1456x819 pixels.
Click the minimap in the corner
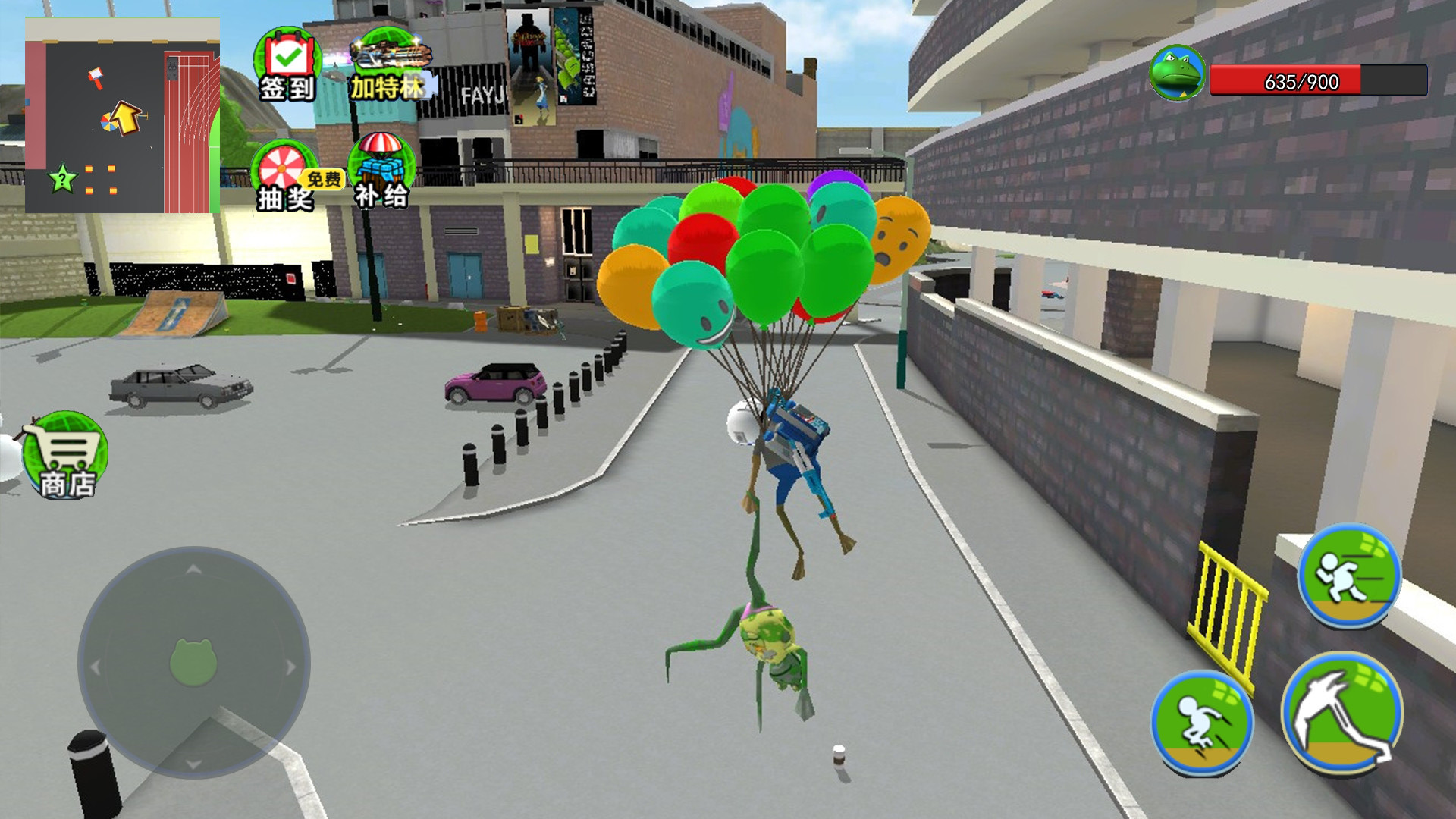click(122, 115)
